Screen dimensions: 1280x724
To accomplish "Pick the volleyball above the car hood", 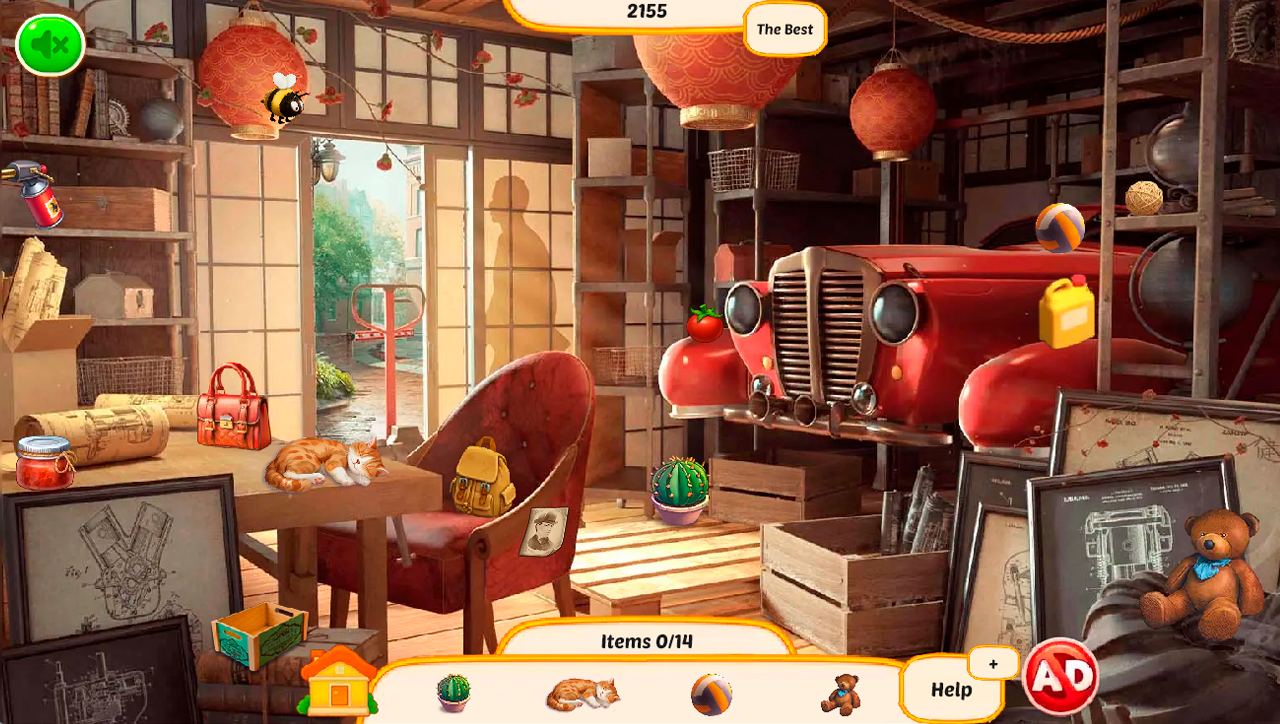I will (x=1062, y=229).
